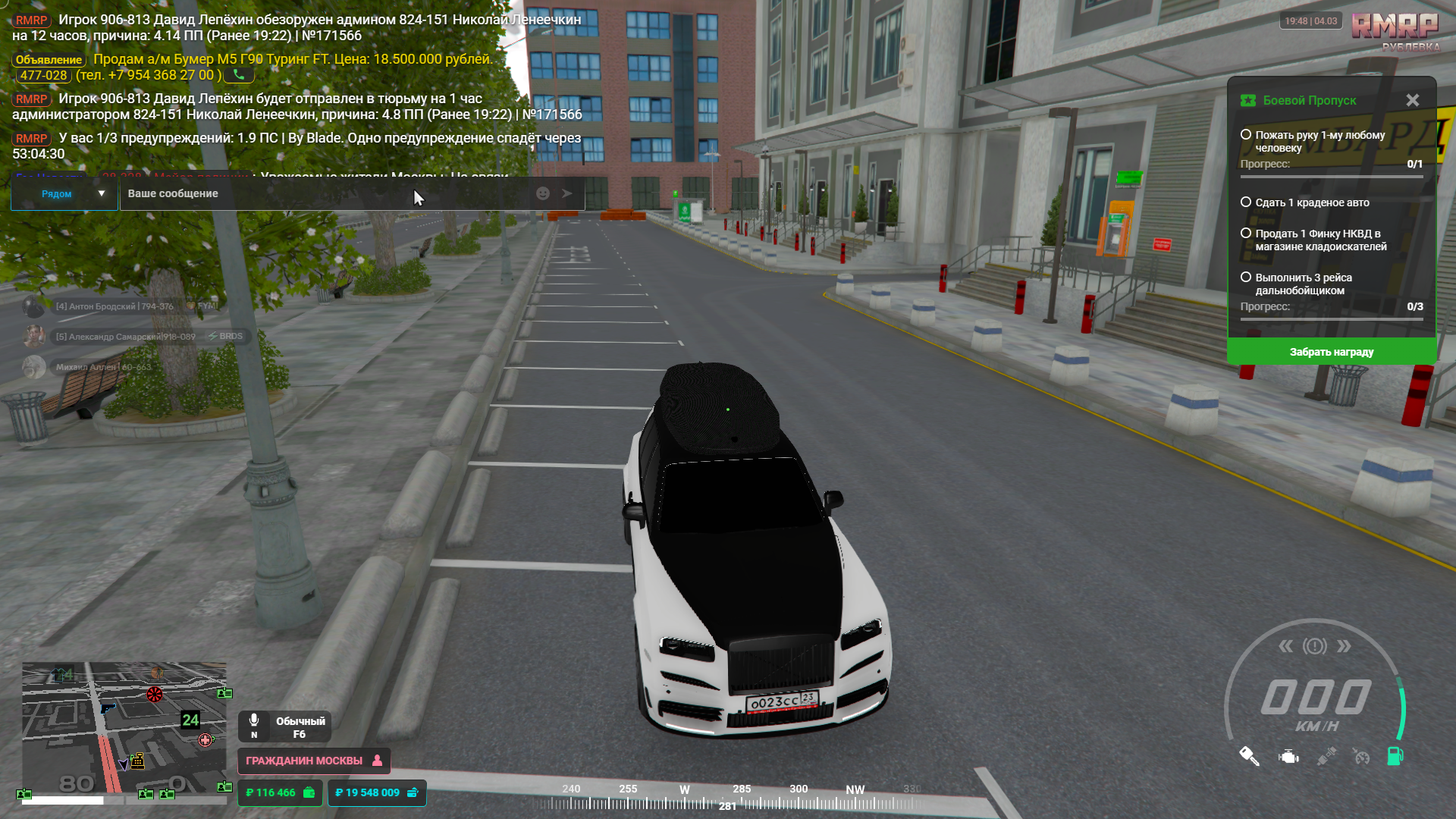
Task: Focus the Ваше сообщение chat input
Action: (326, 194)
